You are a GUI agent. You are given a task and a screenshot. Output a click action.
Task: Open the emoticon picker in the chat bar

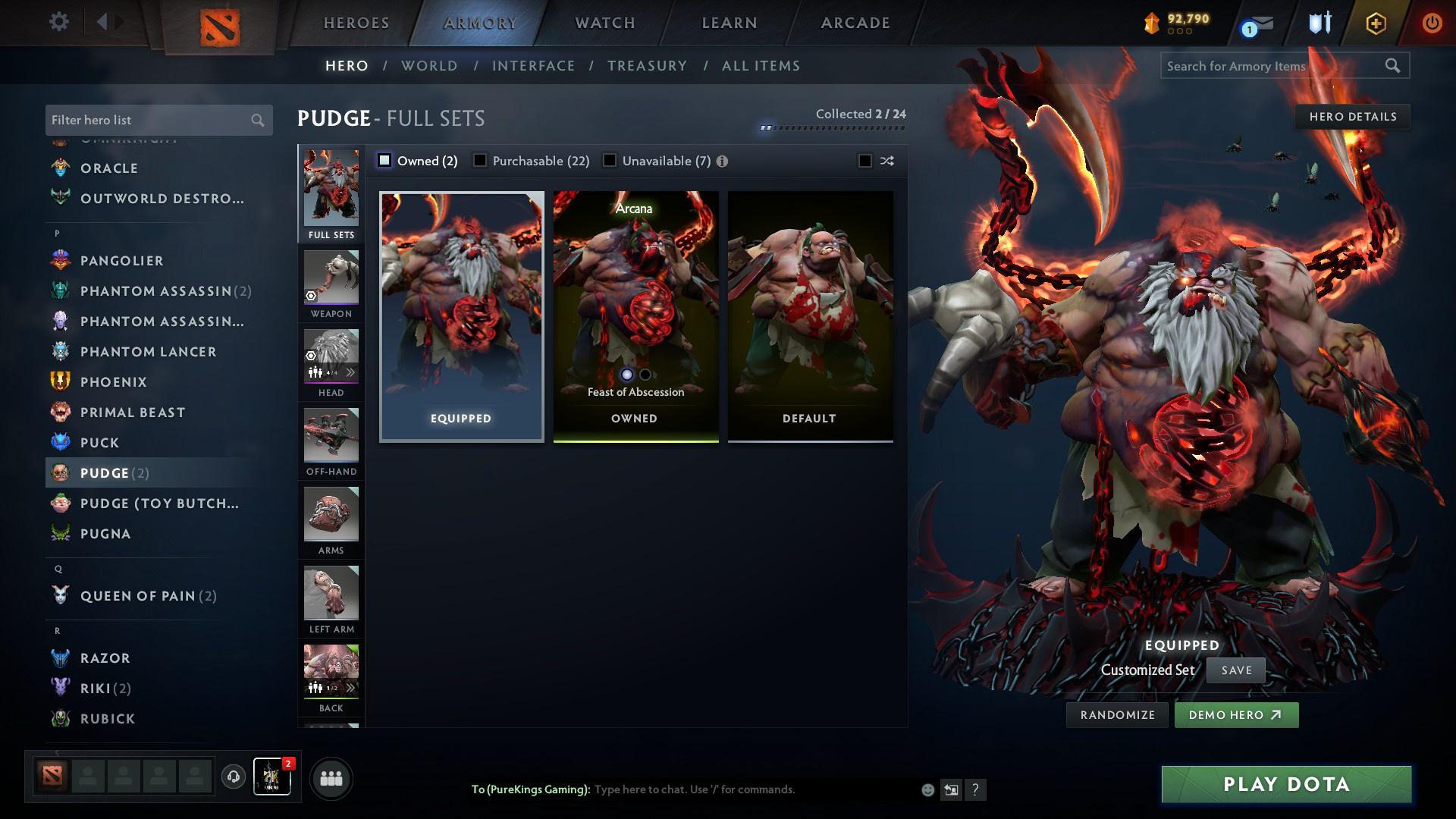click(x=927, y=789)
